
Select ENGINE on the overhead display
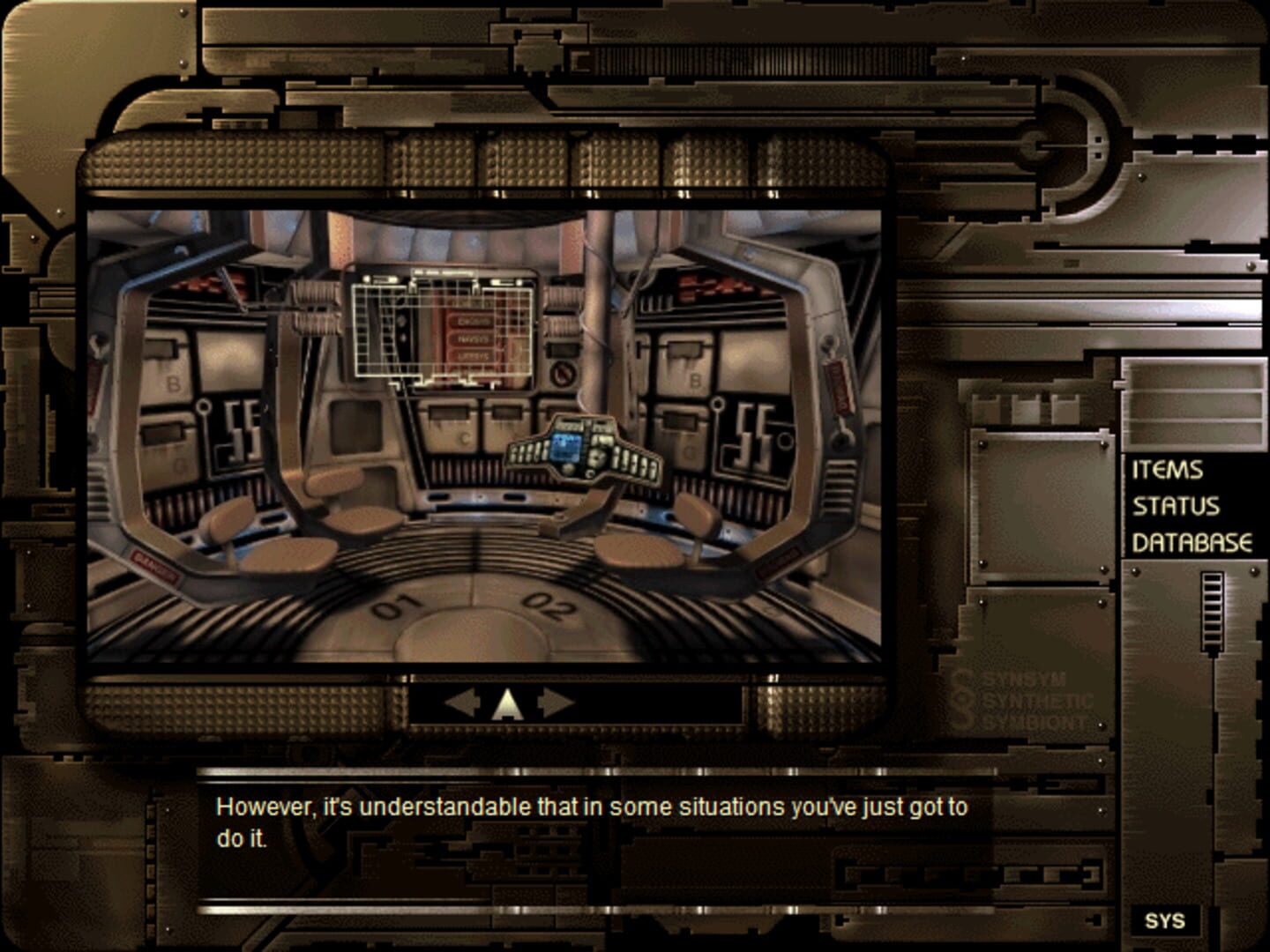click(x=475, y=321)
